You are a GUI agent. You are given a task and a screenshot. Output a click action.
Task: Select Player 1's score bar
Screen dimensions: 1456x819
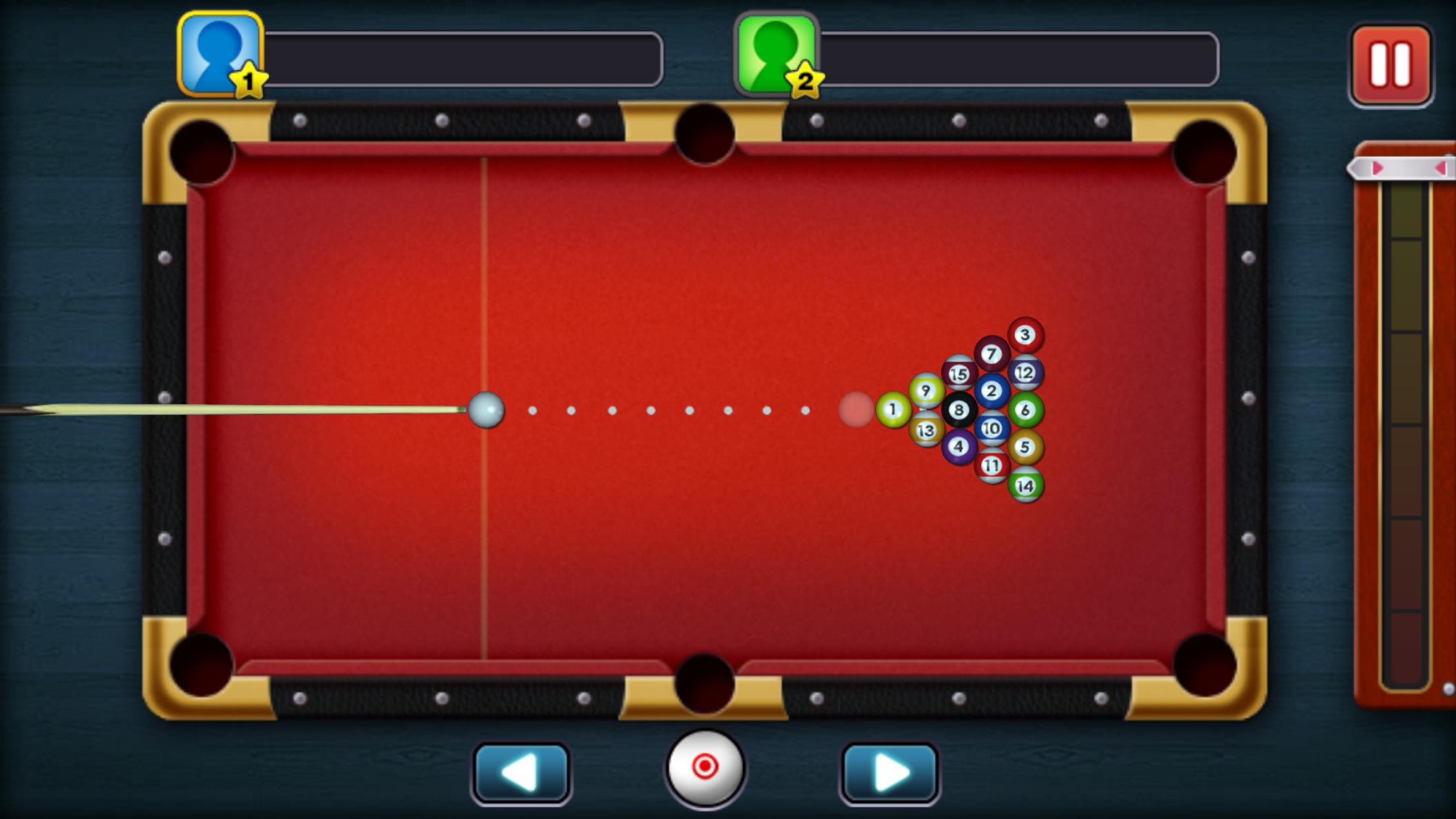(x=465, y=58)
